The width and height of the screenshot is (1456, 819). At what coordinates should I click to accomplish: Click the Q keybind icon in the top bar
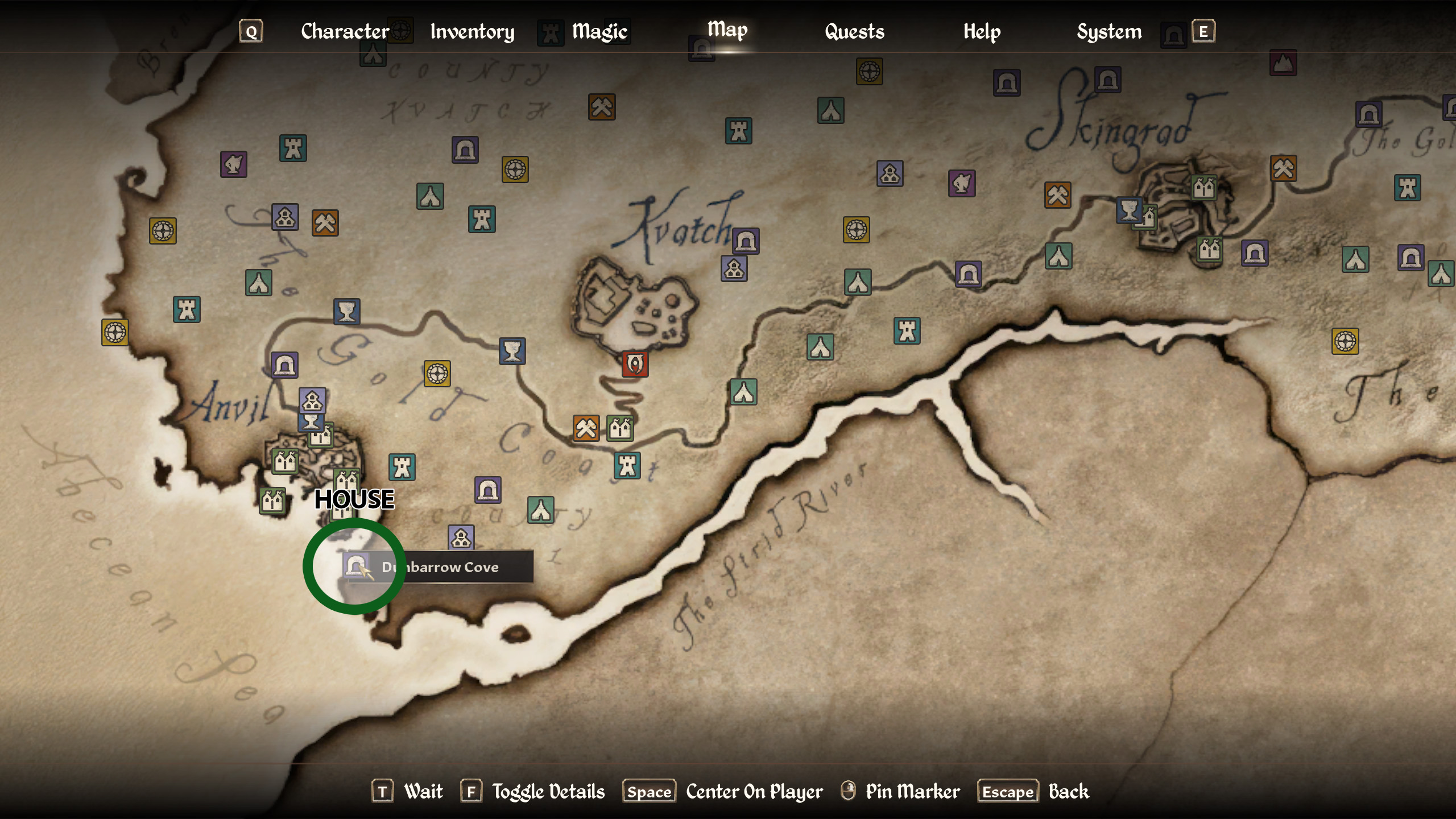click(x=250, y=32)
